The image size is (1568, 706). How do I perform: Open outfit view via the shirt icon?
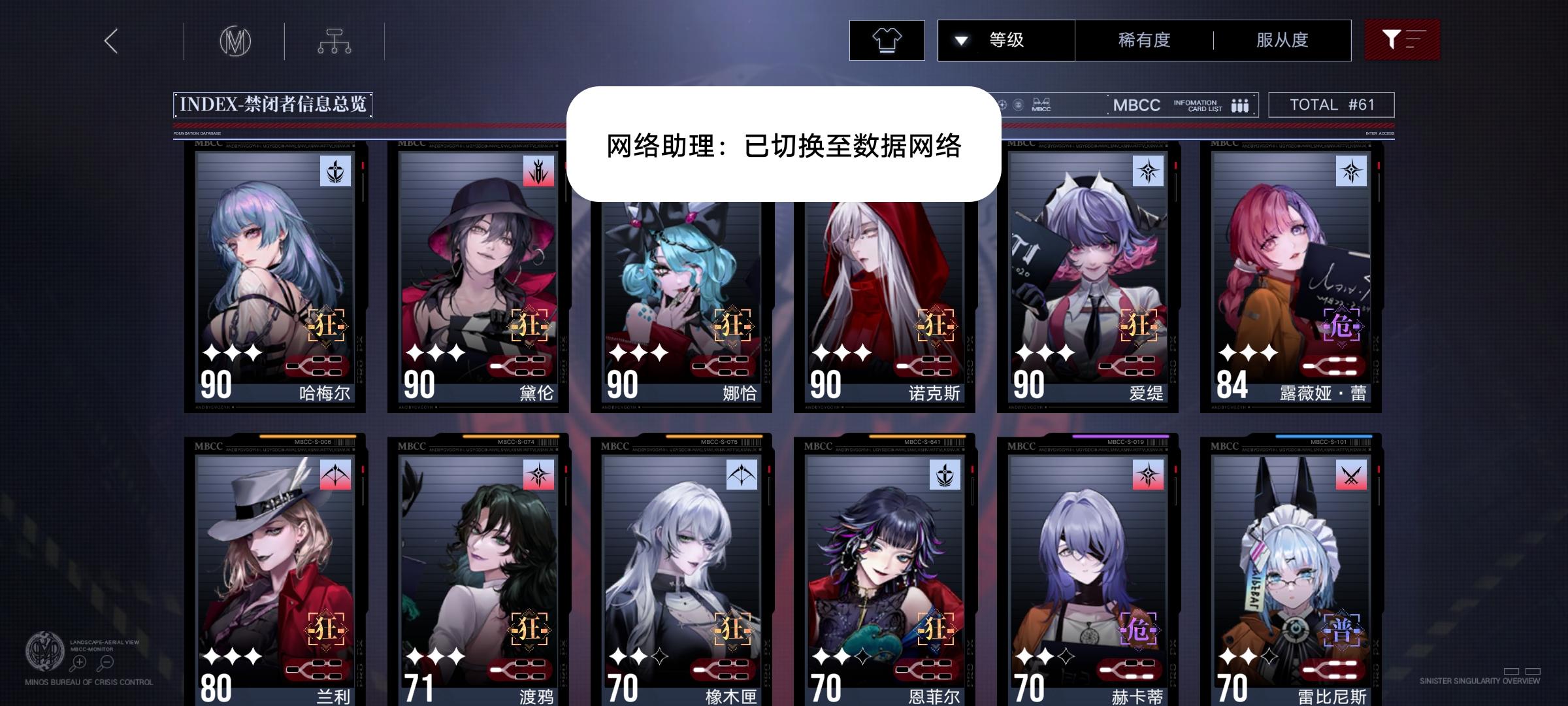[887, 39]
